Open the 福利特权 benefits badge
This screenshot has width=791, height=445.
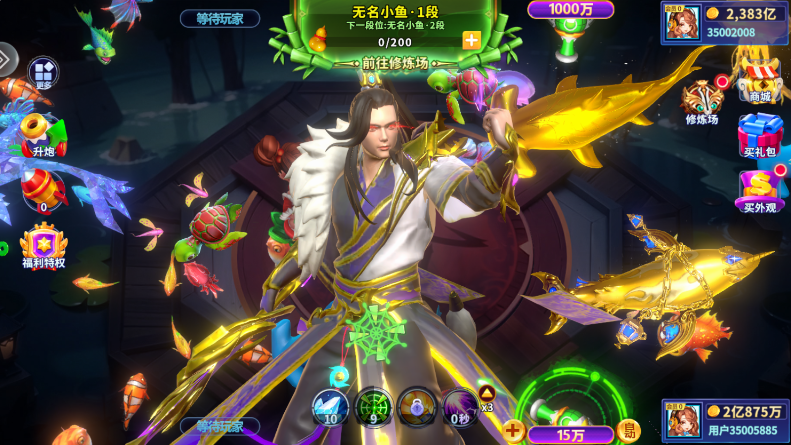click(43, 246)
